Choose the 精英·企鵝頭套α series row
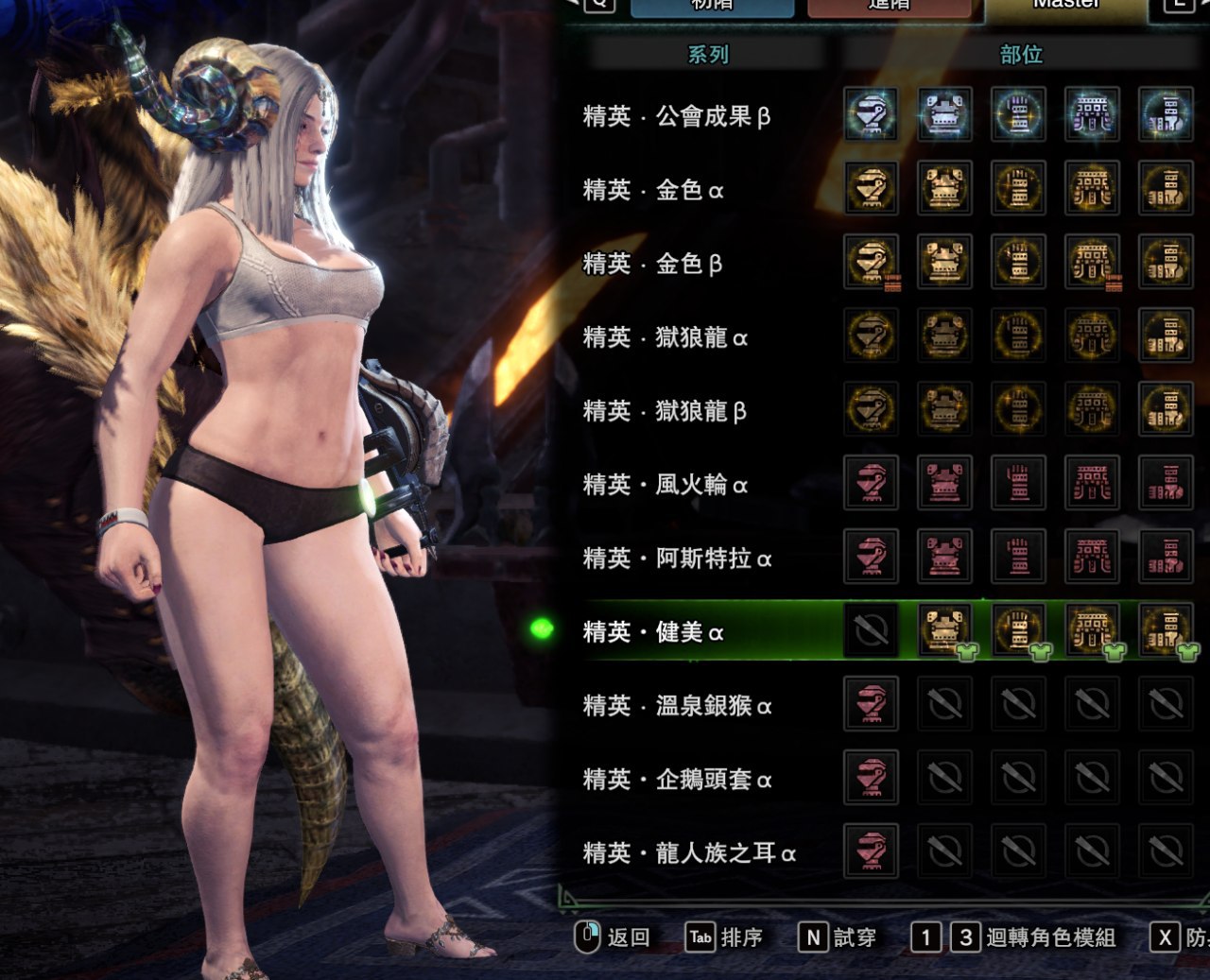 point(677,780)
